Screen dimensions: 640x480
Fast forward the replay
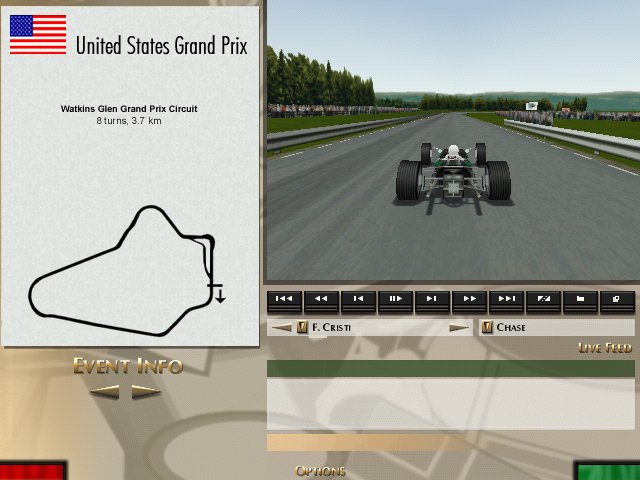tap(468, 299)
